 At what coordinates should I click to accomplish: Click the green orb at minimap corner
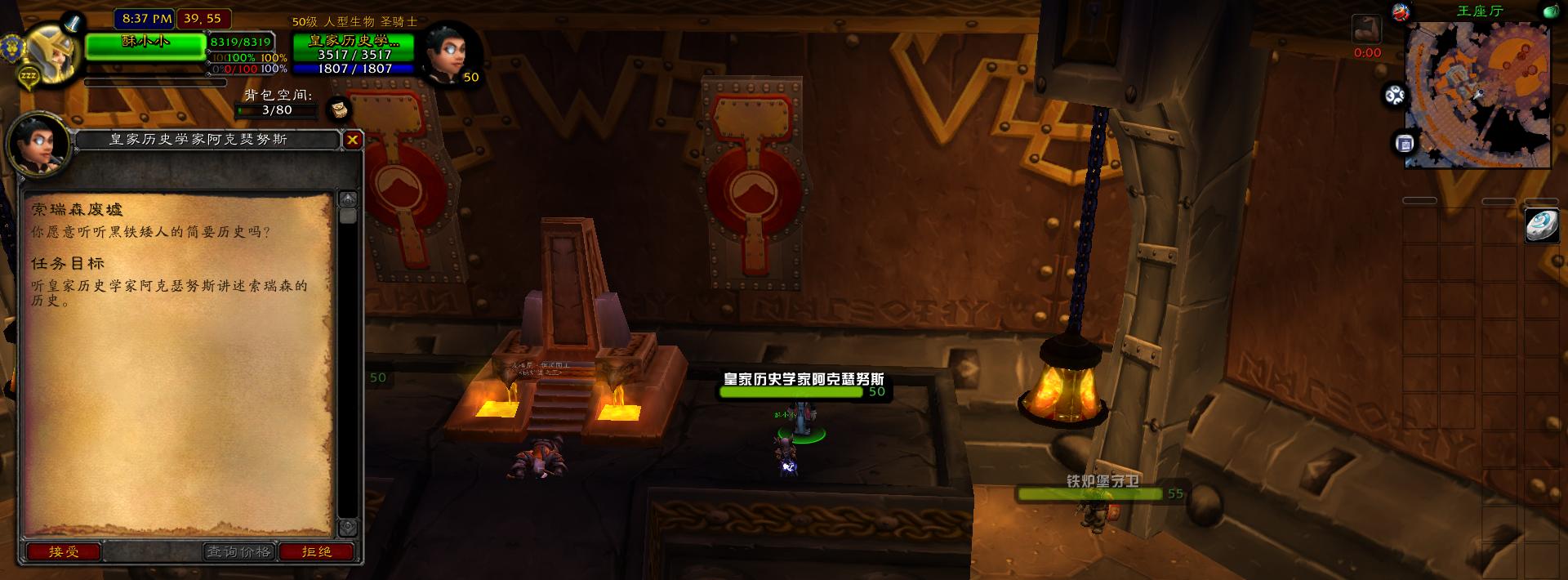1550,12
